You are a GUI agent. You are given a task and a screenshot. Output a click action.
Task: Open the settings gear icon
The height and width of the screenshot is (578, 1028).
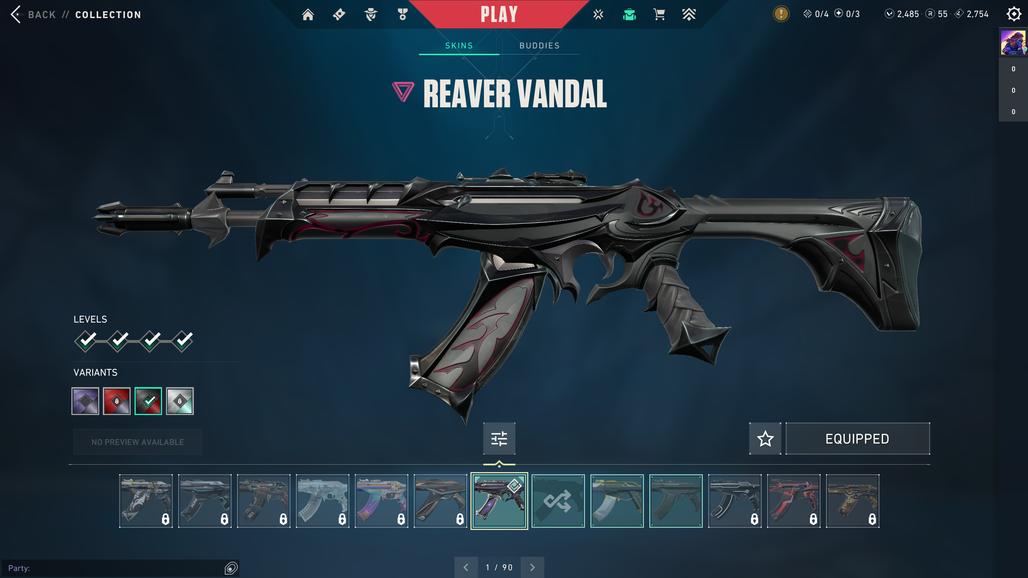(x=1014, y=14)
